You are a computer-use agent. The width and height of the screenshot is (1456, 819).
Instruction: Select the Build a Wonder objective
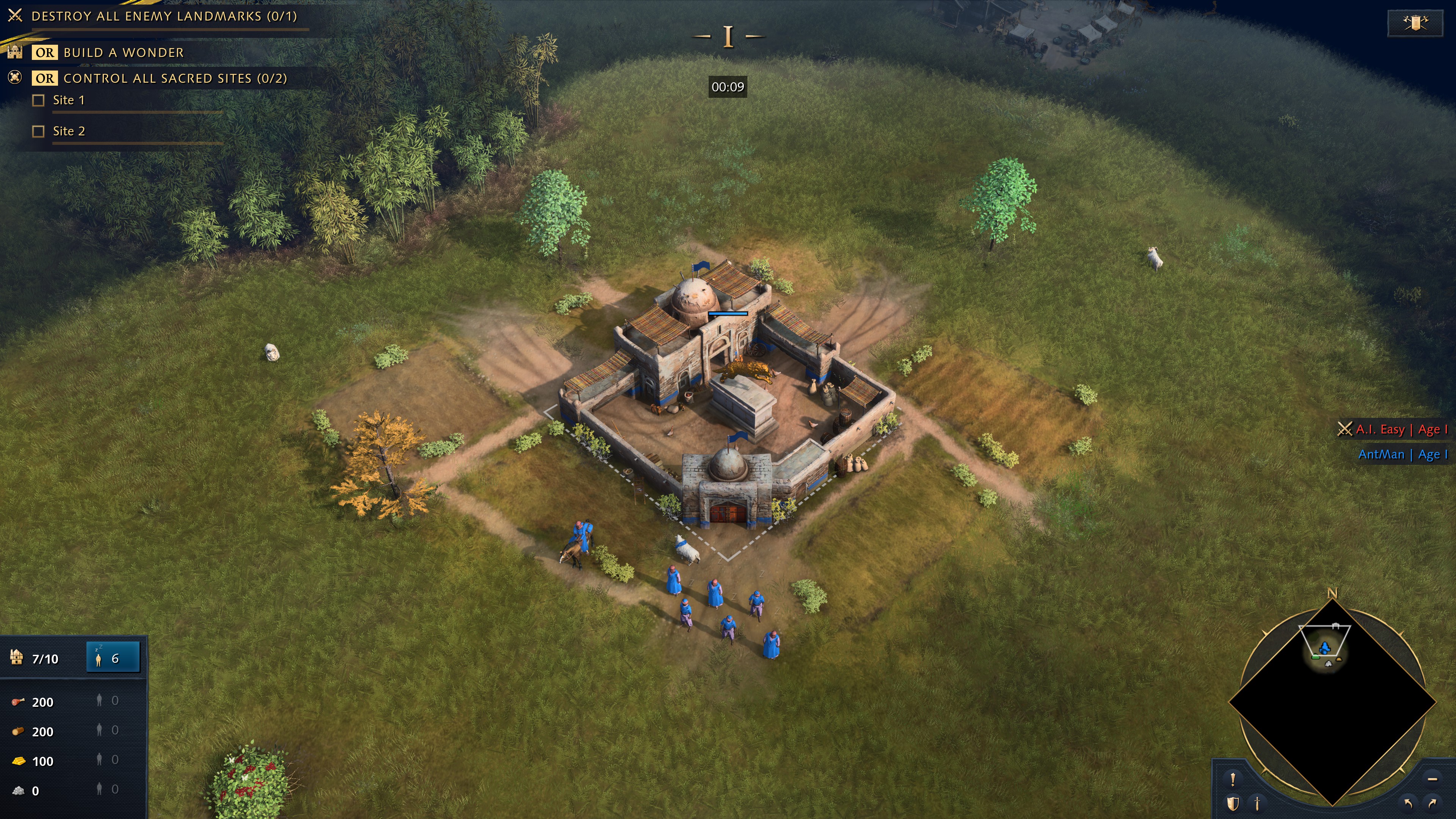tap(123, 53)
